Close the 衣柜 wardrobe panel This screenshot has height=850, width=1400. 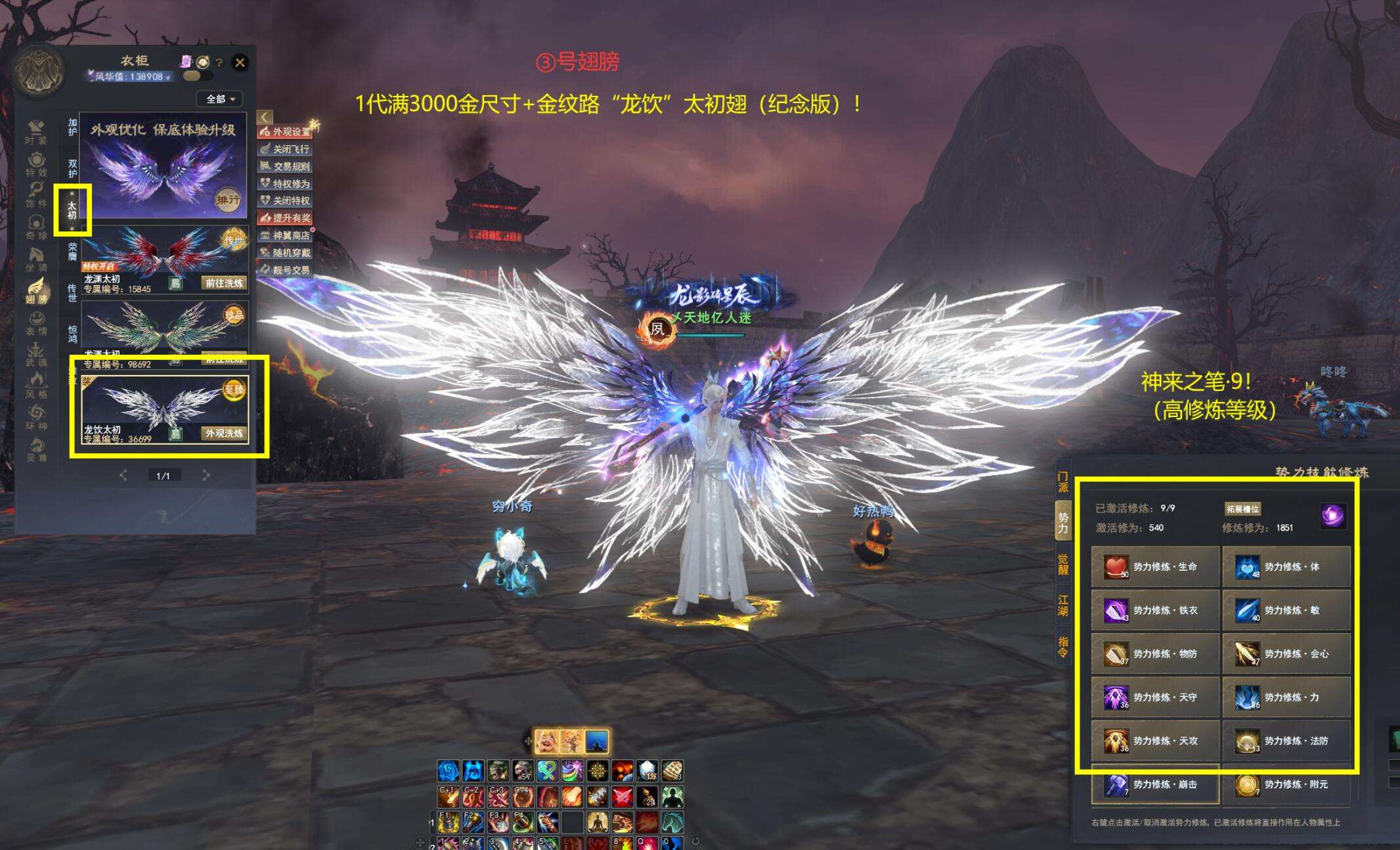[x=240, y=62]
